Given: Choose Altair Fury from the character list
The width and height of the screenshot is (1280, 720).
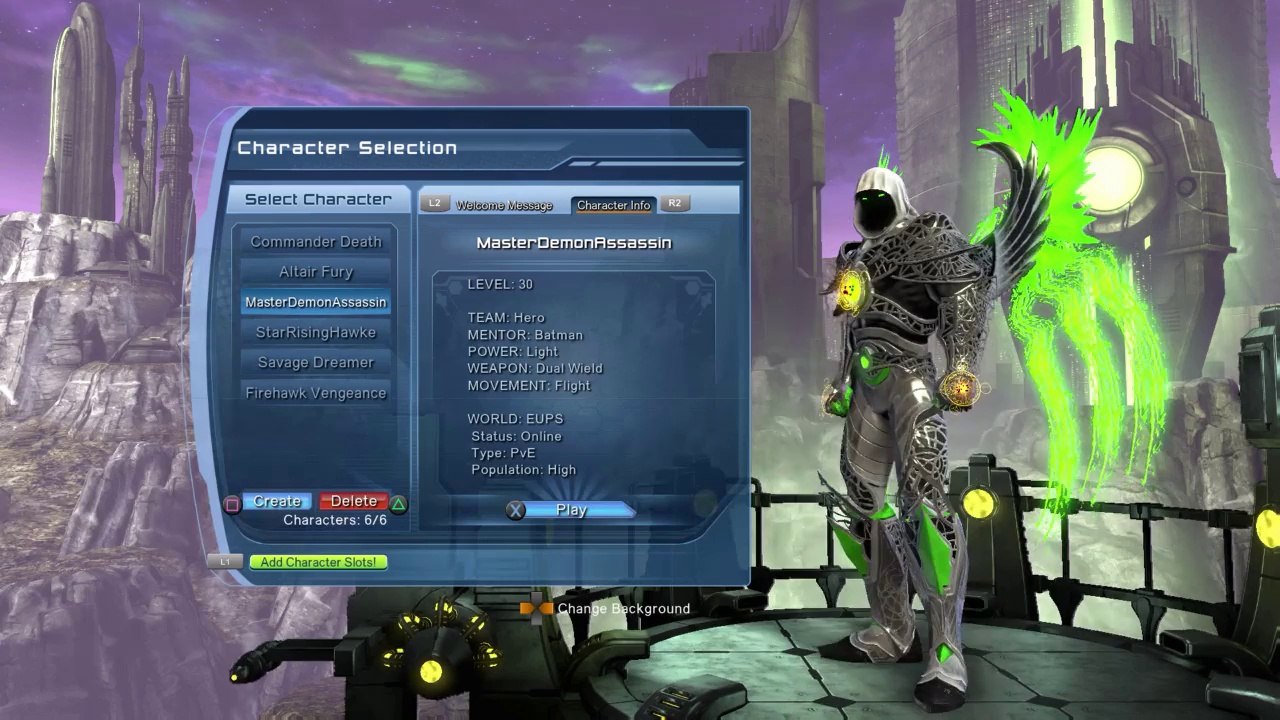Looking at the screenshot, I should (316, 272).
